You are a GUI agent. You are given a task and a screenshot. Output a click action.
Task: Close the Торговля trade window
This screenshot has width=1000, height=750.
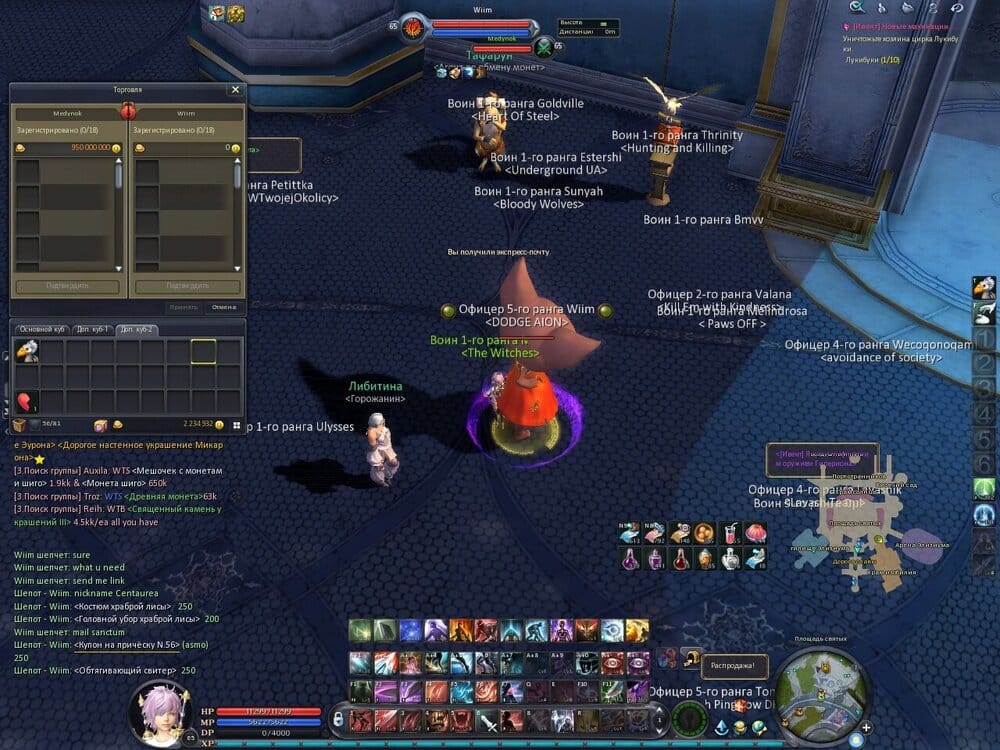pyautogui.click(x=235, y=90)
